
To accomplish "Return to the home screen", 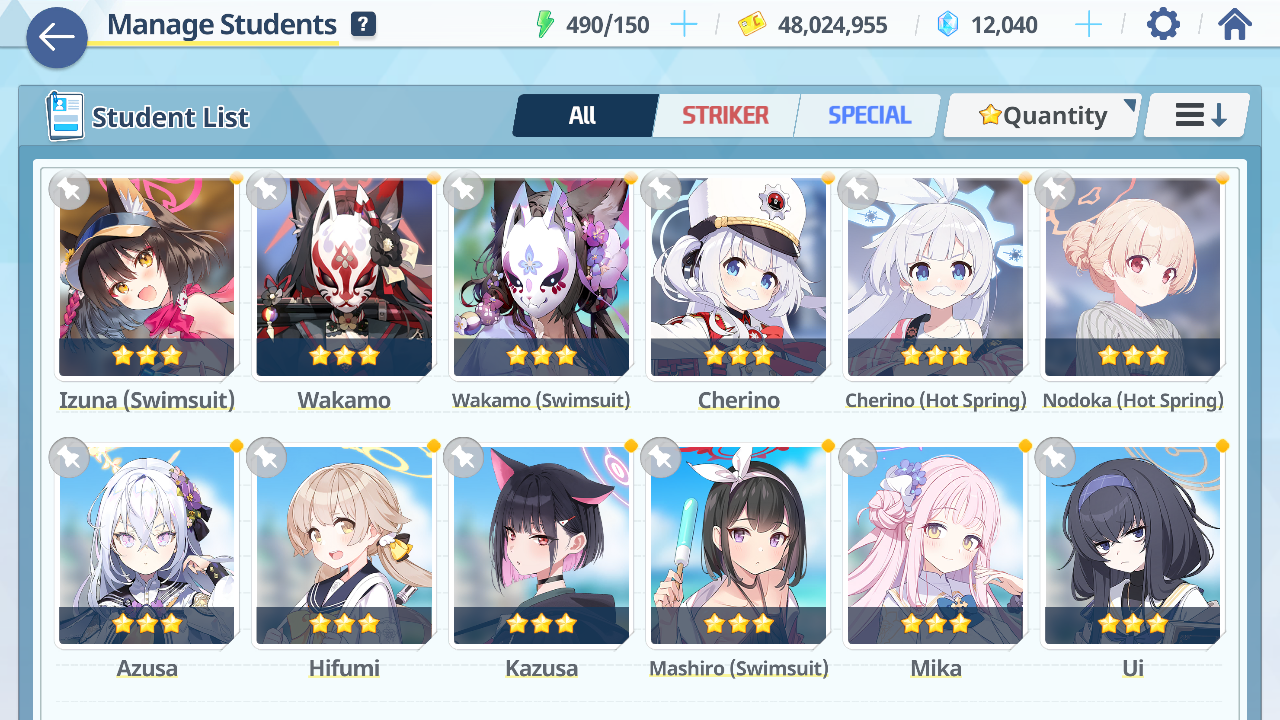I will point(1235,24).
